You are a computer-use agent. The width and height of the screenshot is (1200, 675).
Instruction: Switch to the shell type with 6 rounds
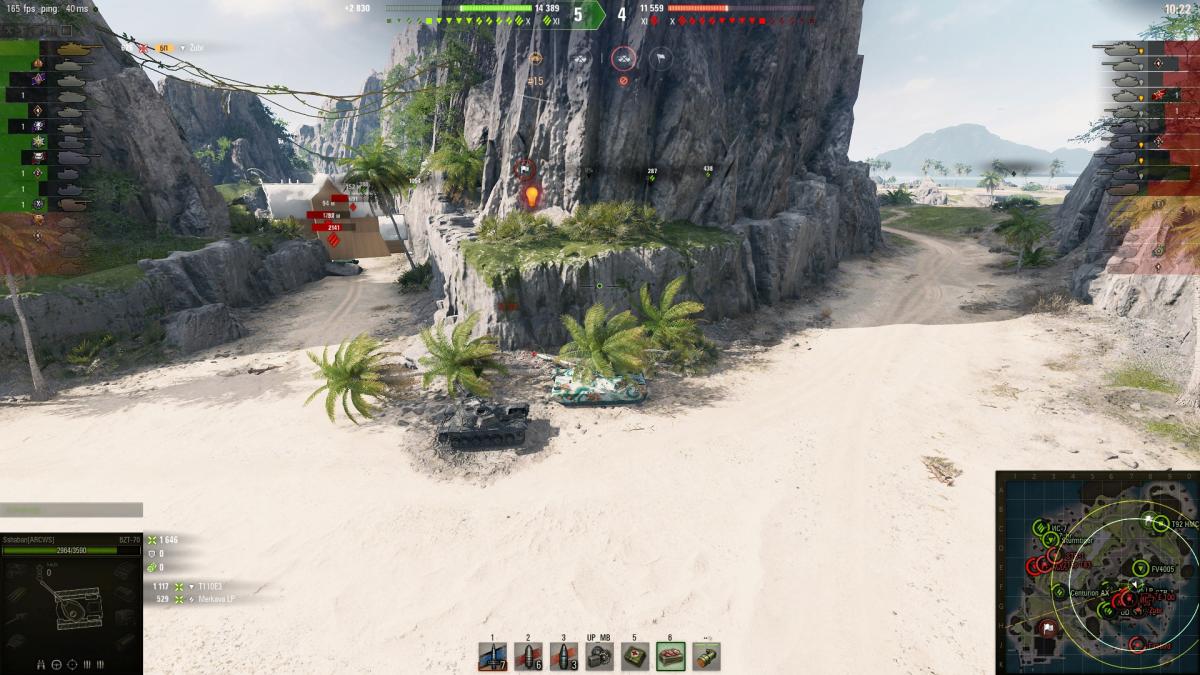529,656
